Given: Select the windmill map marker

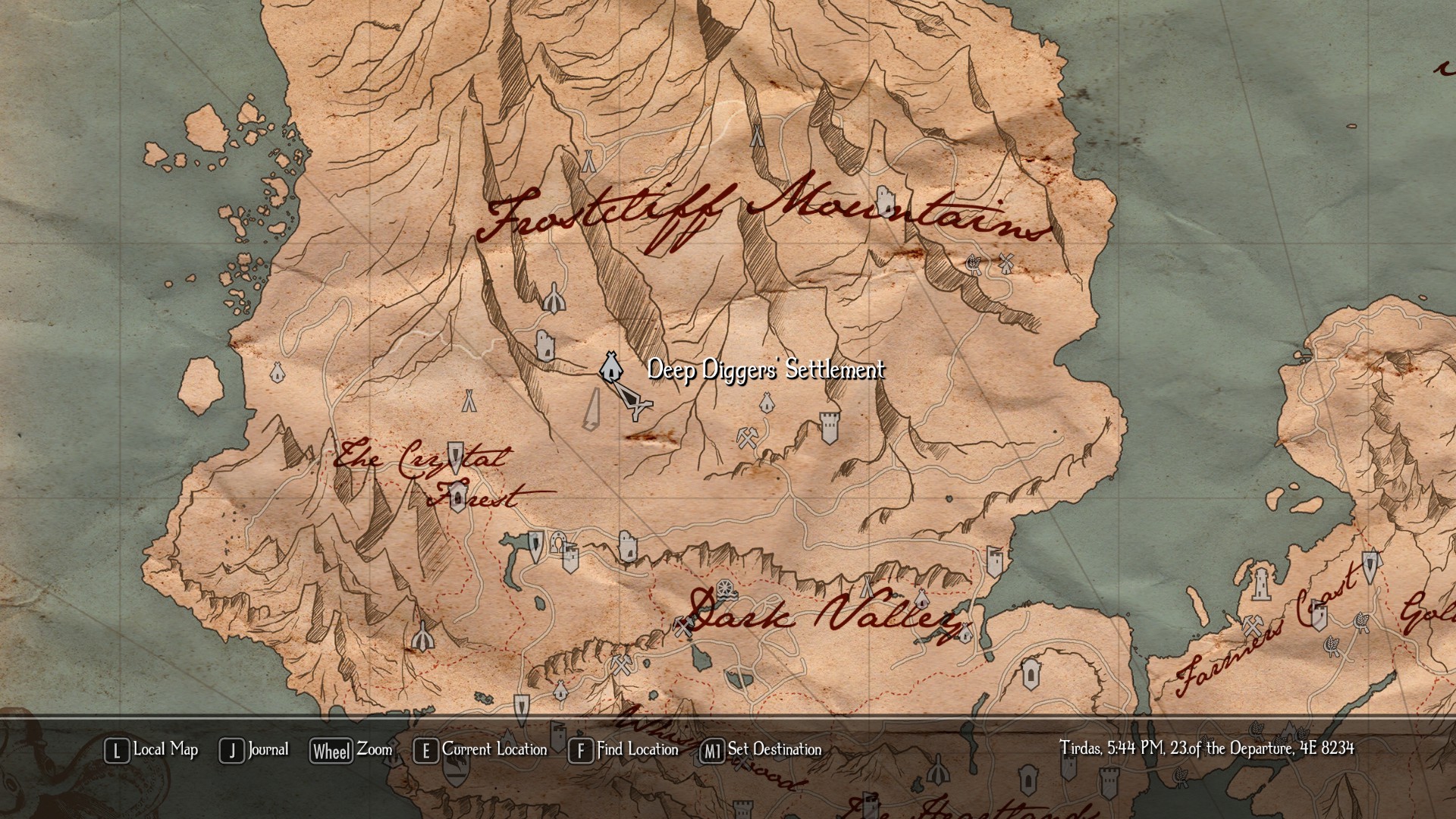Looking at the screenshot, I should point(1006,262).
